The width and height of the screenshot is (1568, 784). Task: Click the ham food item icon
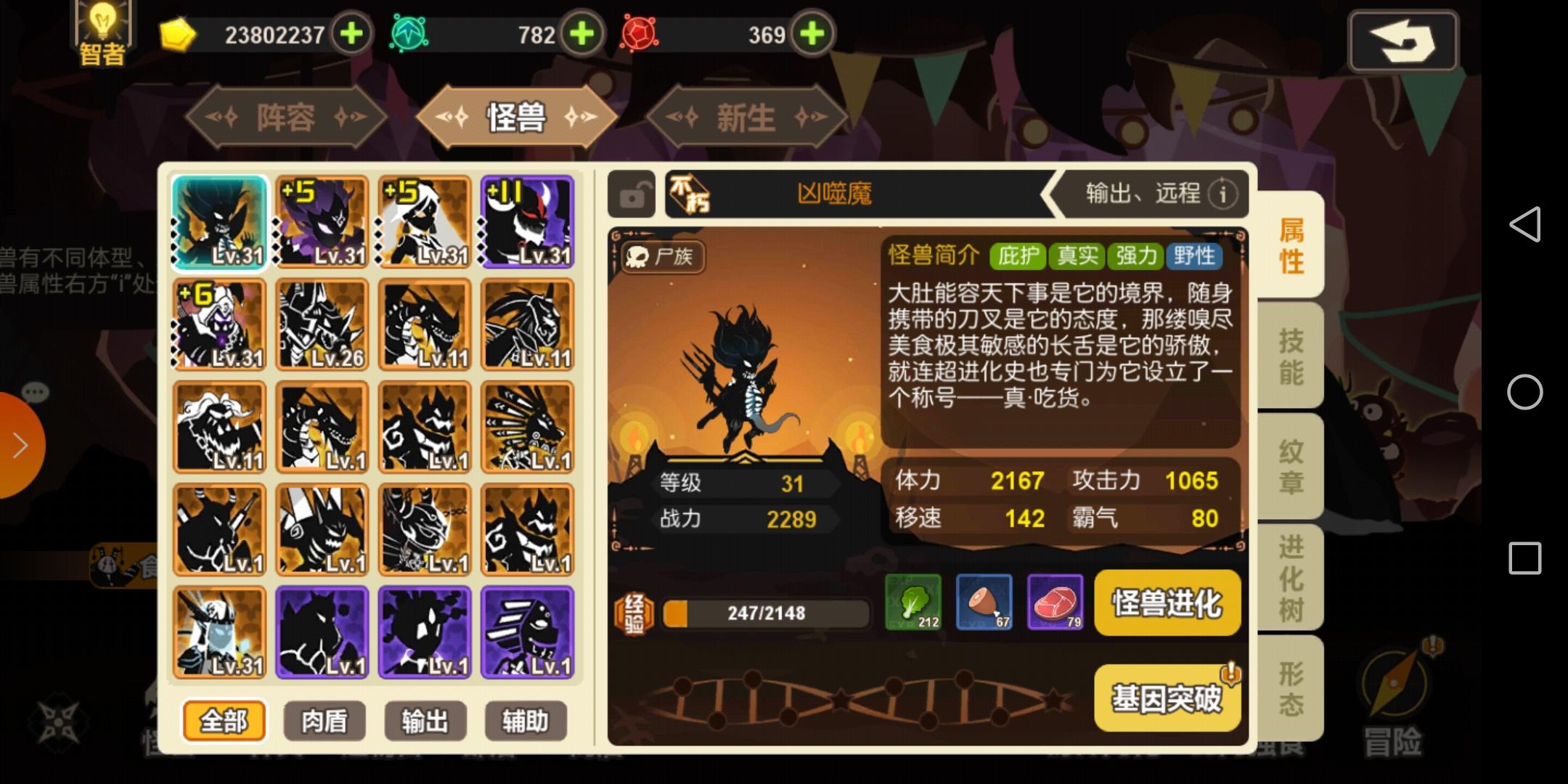[x=985, y=604]
